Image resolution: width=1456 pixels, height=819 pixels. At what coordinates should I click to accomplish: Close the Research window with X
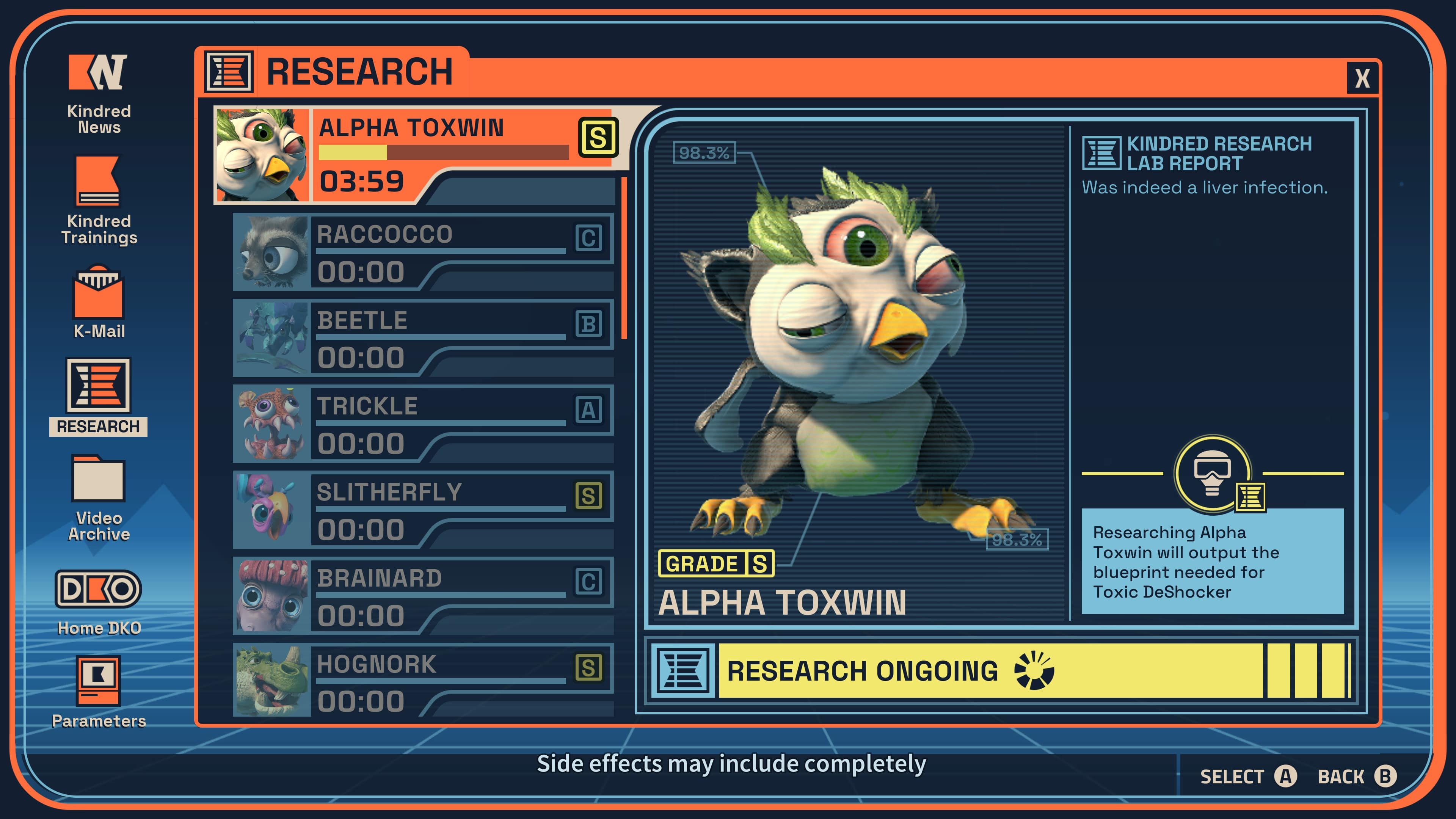tap(1362, 78)
